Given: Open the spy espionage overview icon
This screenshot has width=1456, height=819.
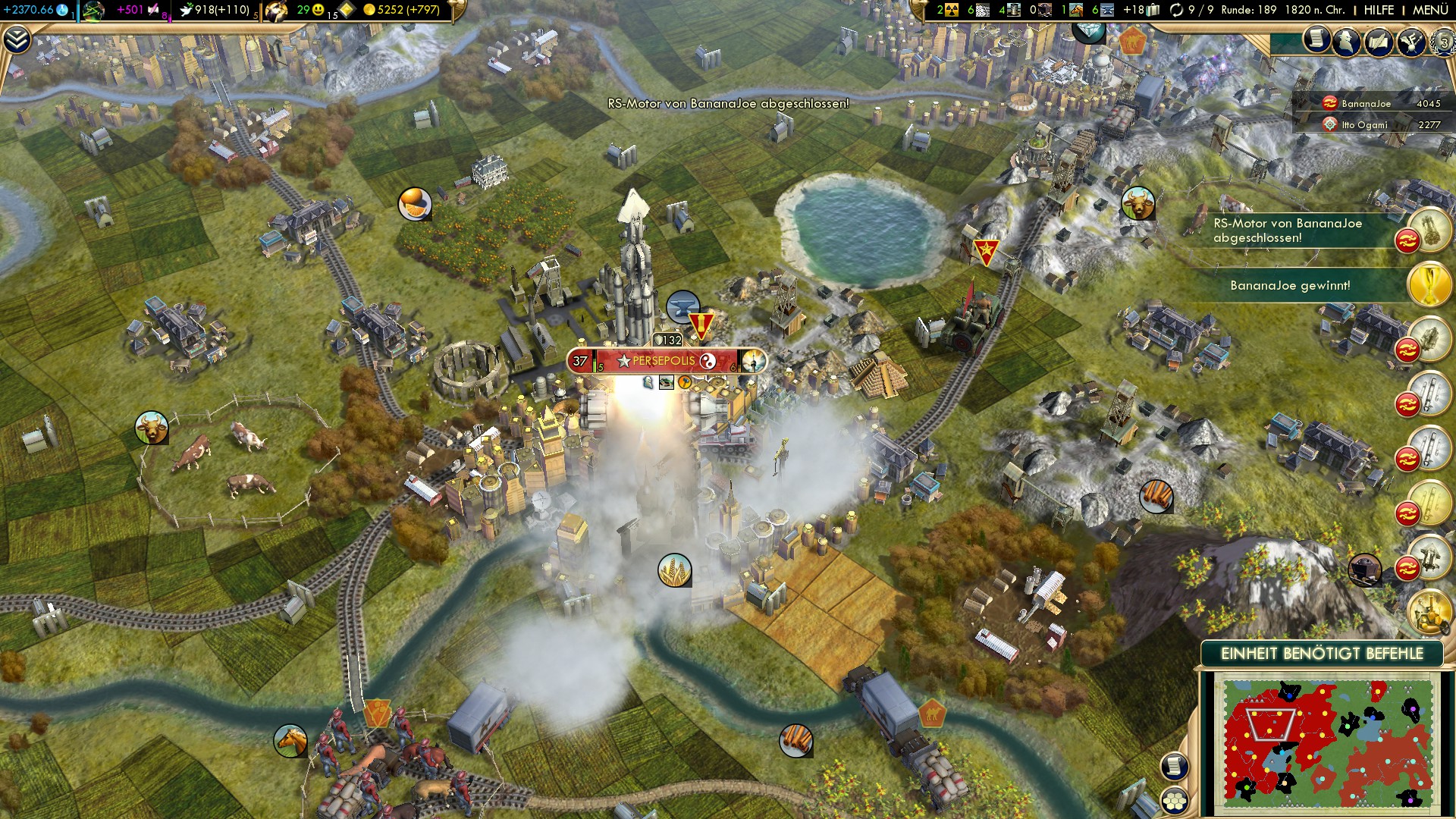Looking at the screenshot, I should pyautogui.click(x=1347, y=41).
